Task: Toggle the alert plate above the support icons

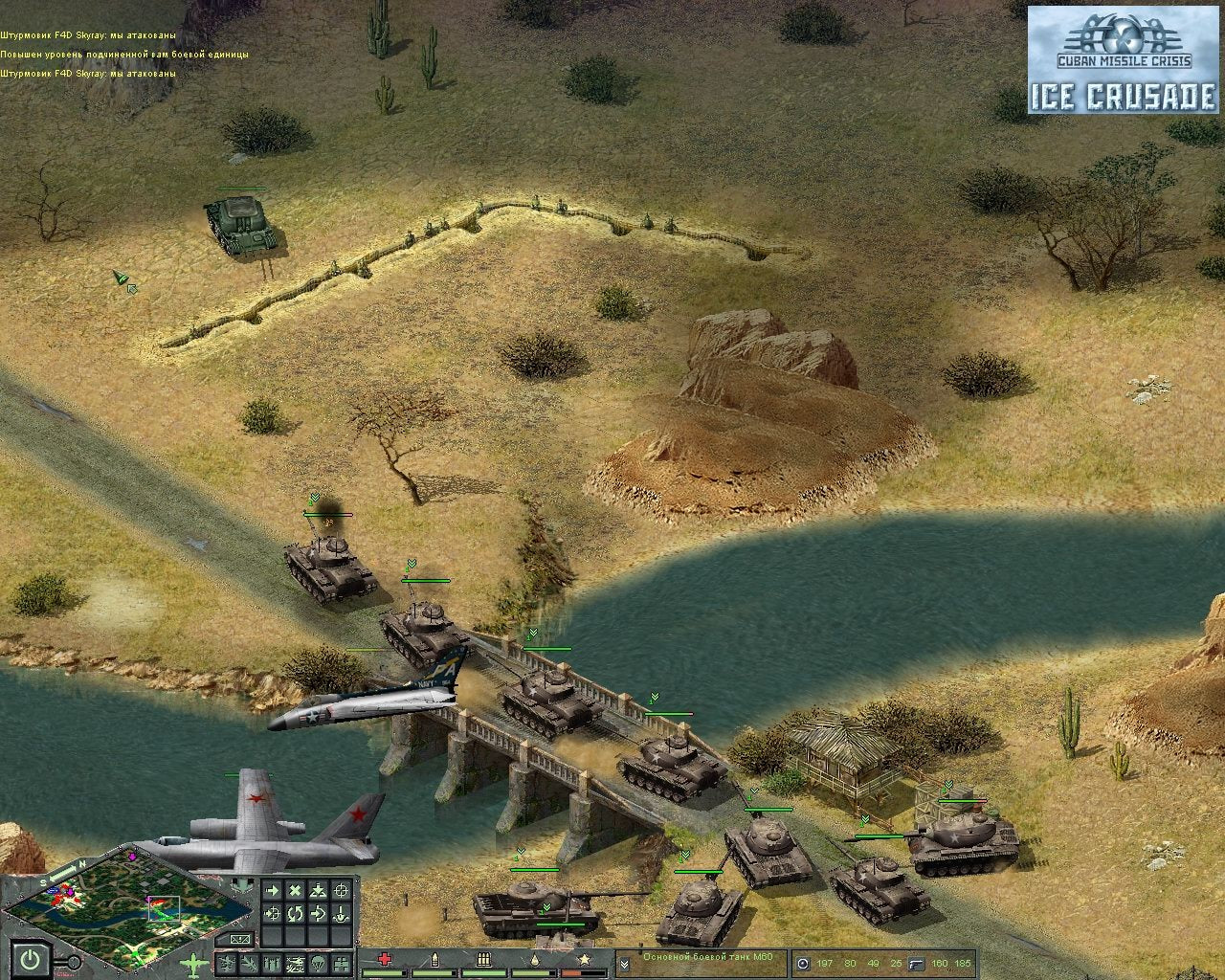Action: coord(238,940)
